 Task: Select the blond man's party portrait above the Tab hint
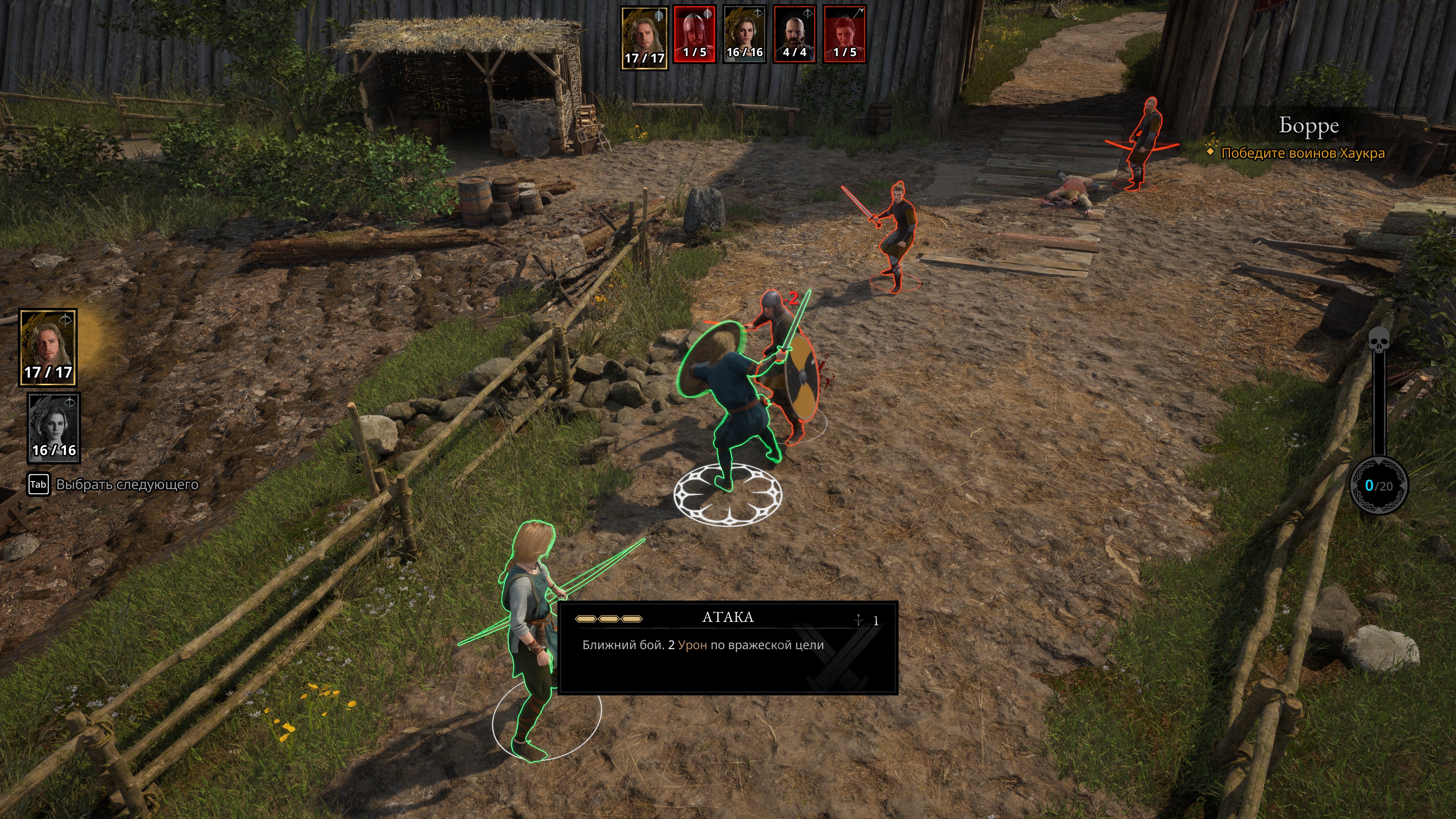pos(48,347)
